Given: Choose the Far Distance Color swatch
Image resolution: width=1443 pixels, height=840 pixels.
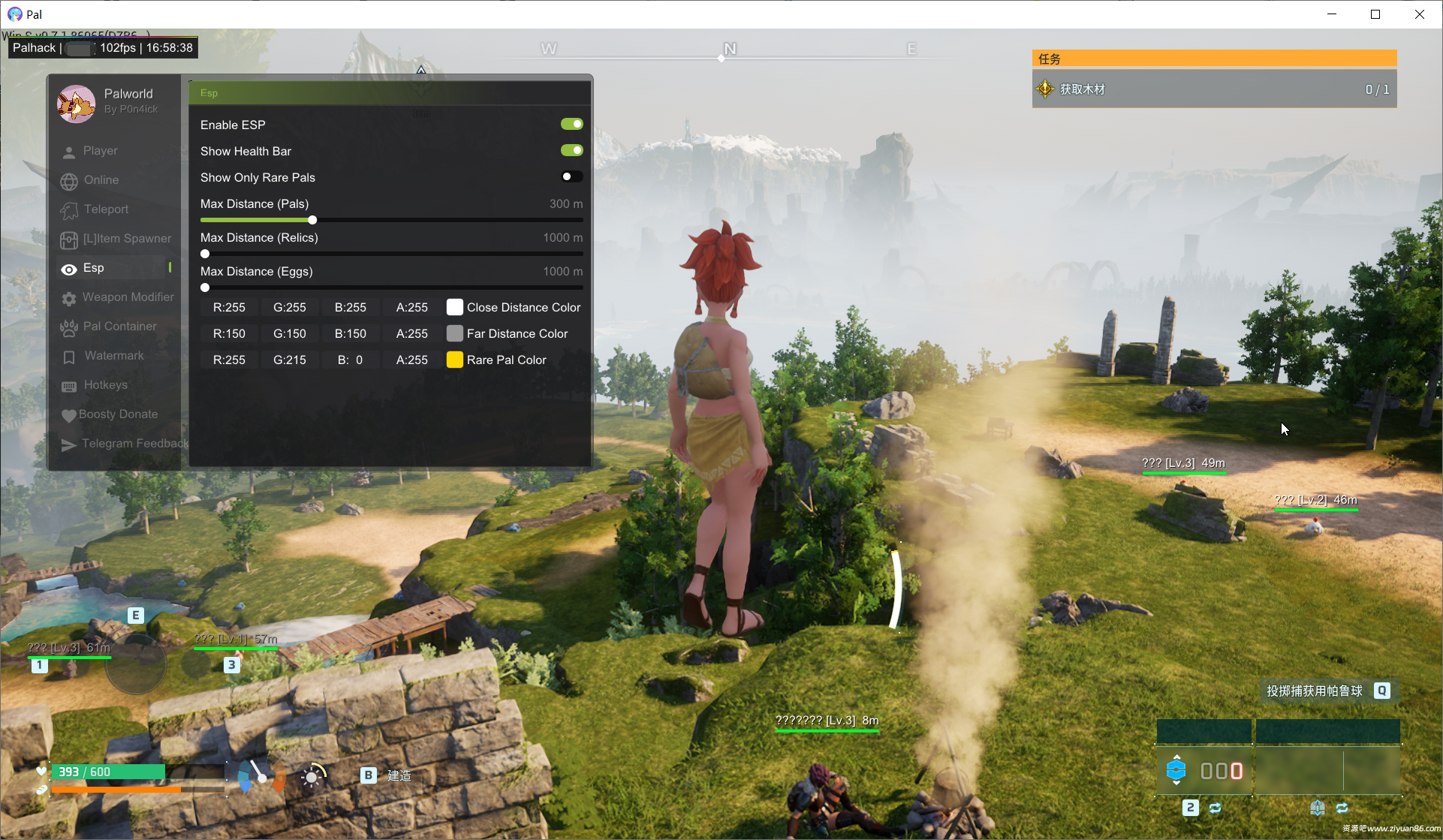Looking at the screenshot, I should click(x=454, y=333).
